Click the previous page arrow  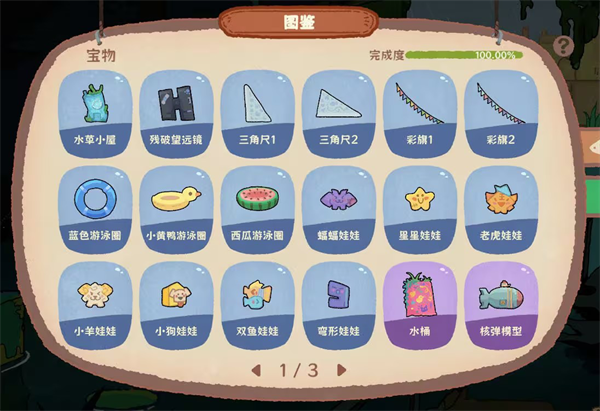click(x=256, y=370)
